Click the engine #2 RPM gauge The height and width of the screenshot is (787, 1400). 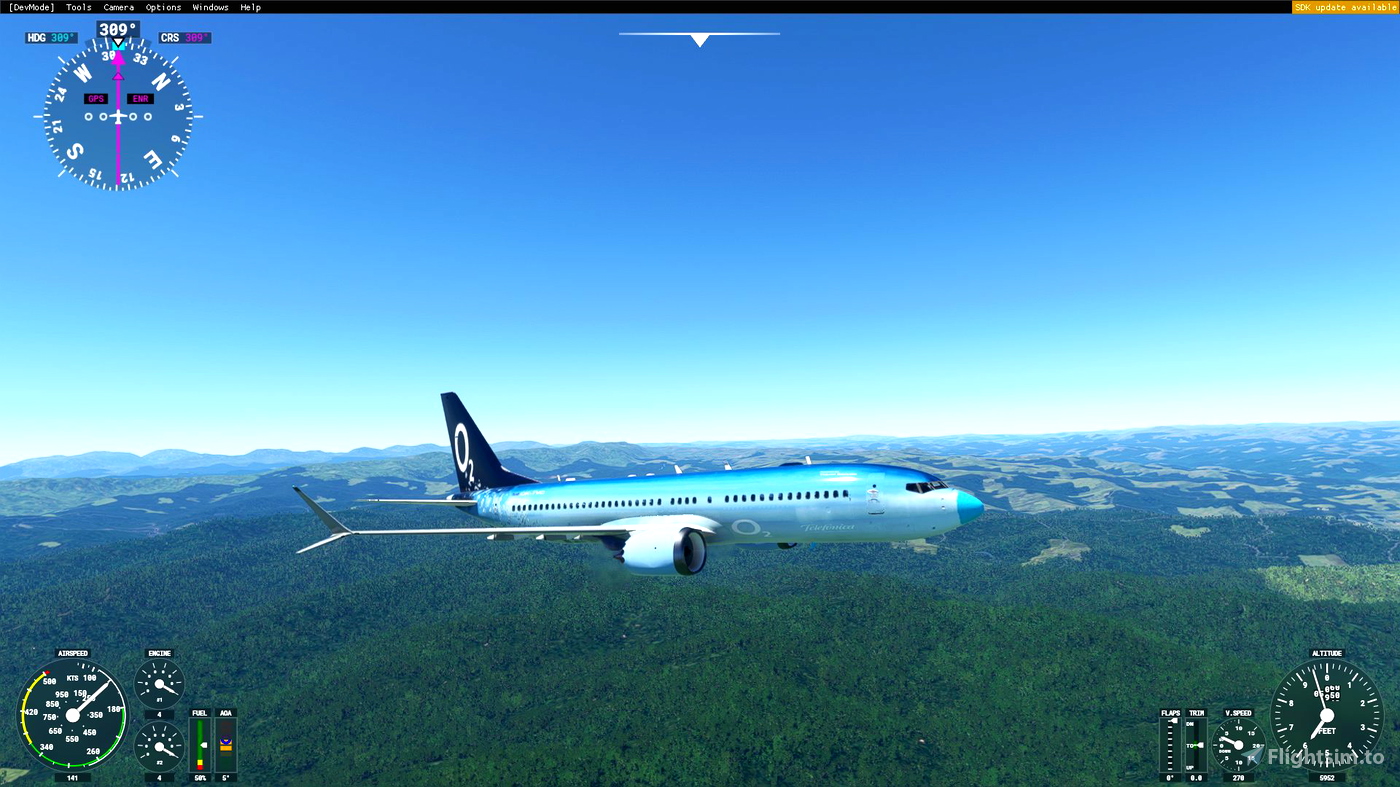(158, 748)
